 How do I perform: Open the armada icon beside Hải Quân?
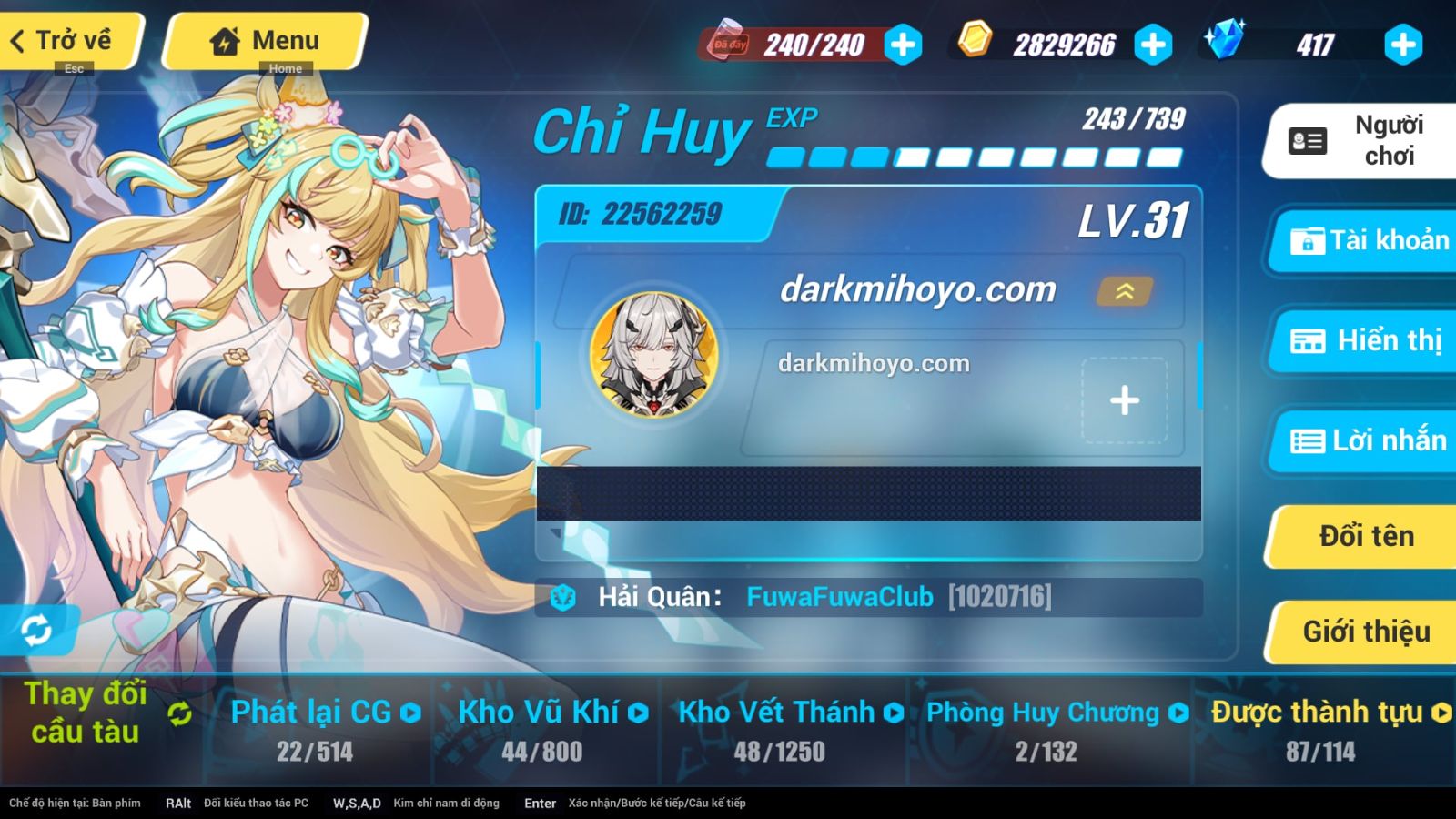click(x=564, y=598)
